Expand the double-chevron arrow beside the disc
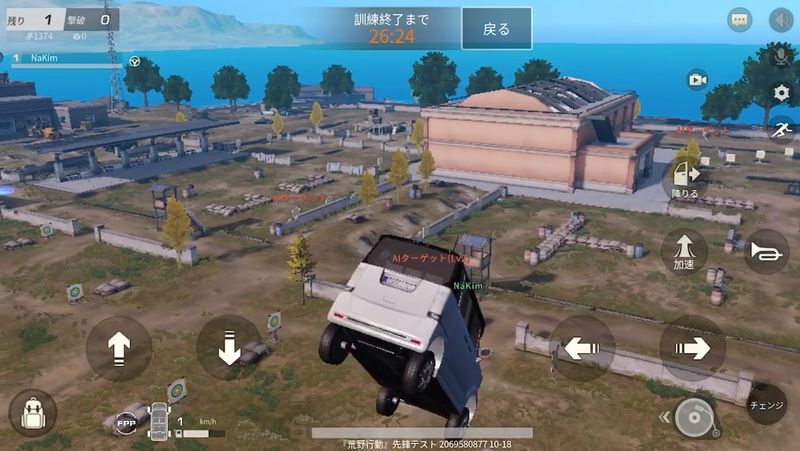Screen dimensions: 800x451 (x=663, y=417)
